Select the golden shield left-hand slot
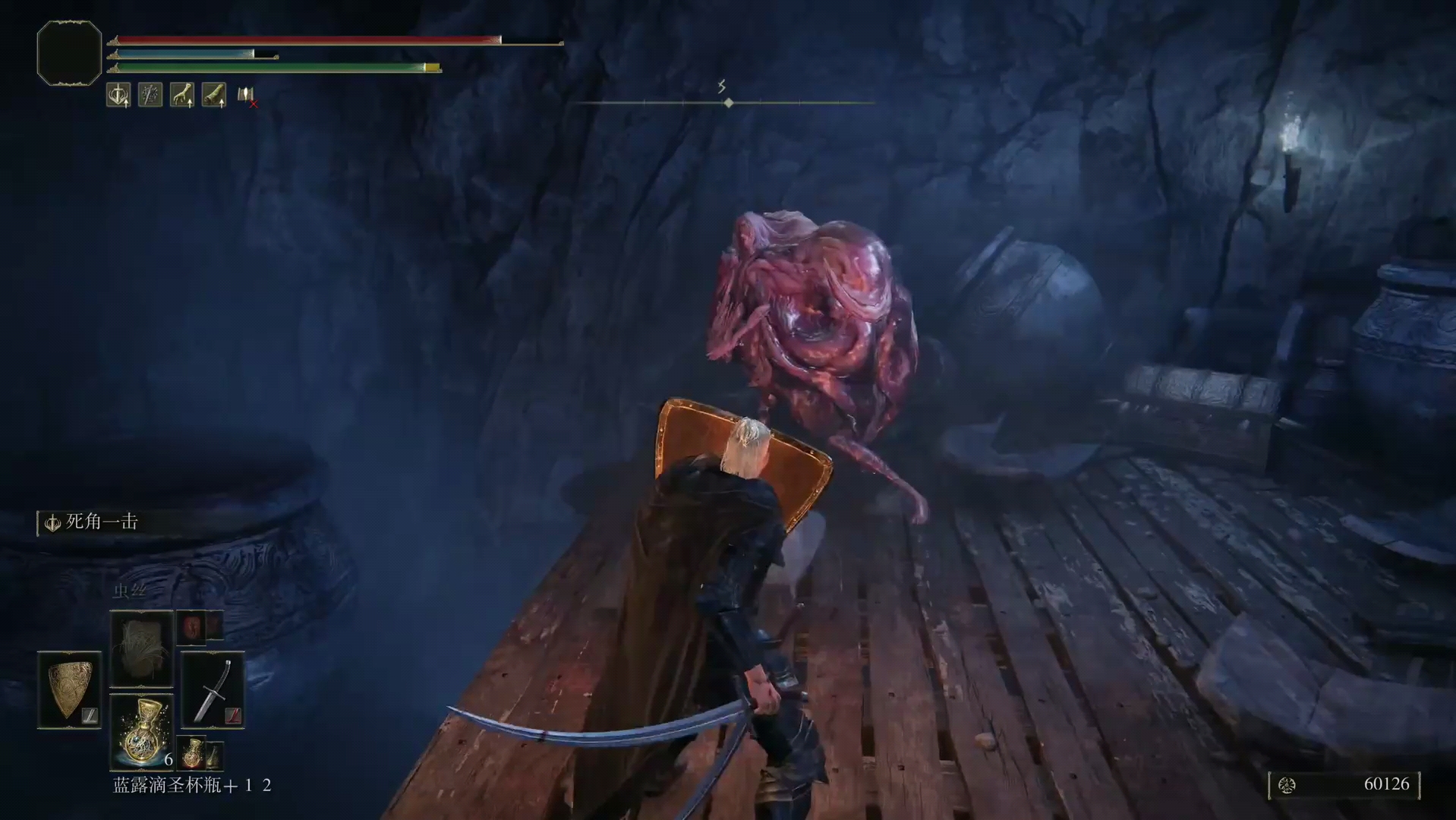Viewport: 1456px width, 820px height. [69, 689]
